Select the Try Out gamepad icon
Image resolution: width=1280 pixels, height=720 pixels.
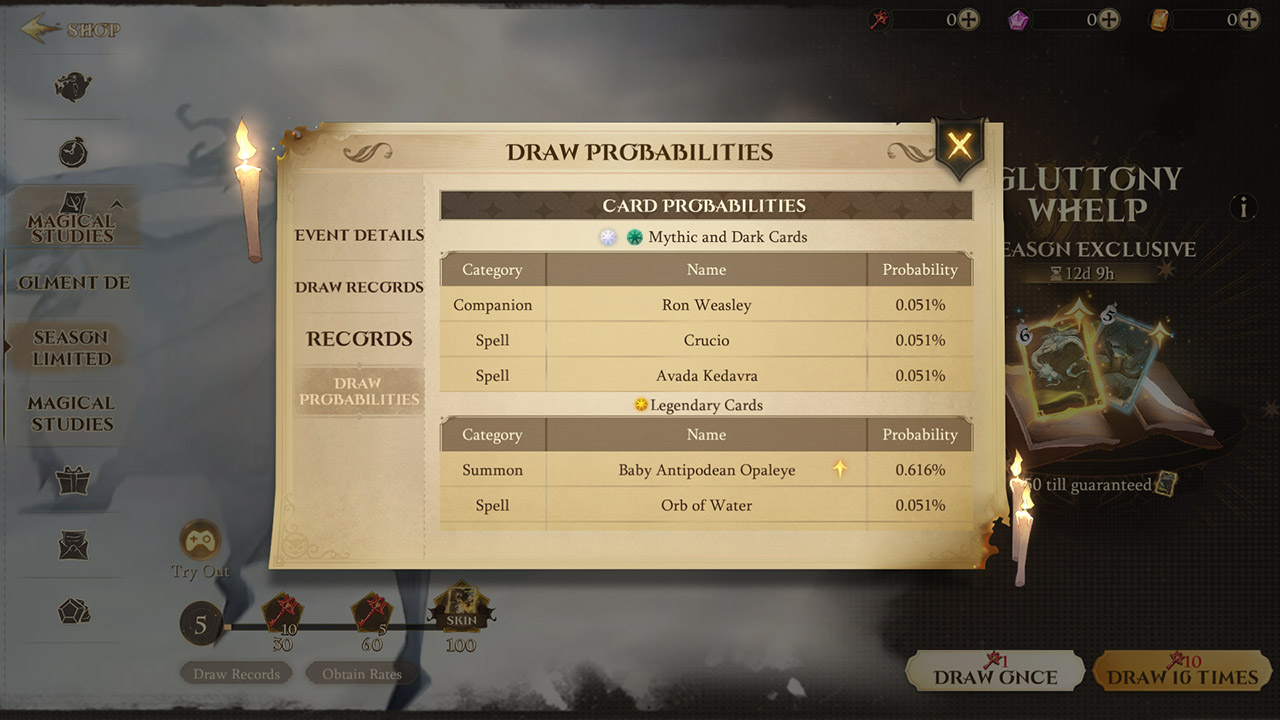pyautogui.click(x=199, y=540)
